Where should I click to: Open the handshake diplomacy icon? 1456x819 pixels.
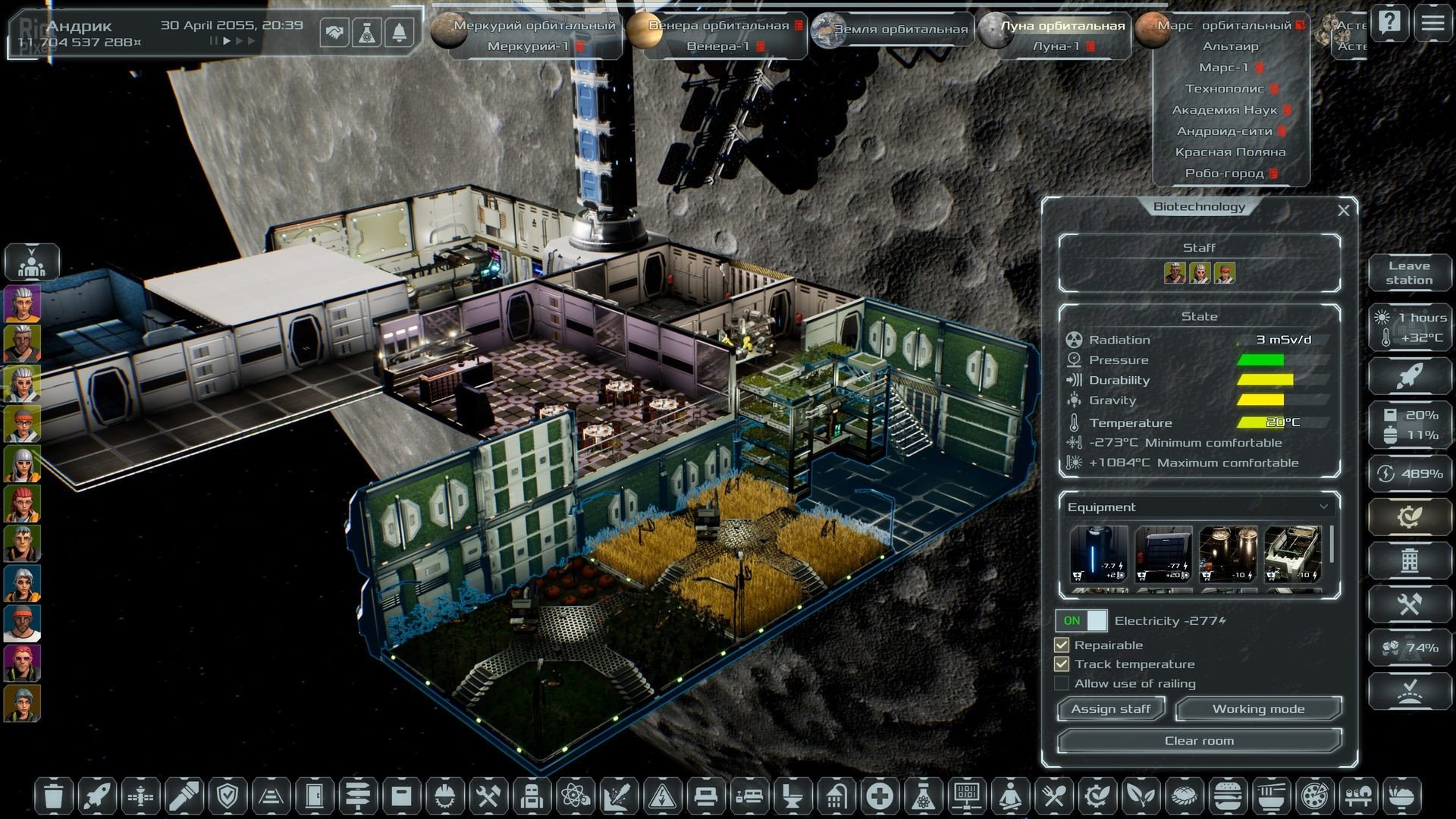pyautogui.click(x=334, y=33)
